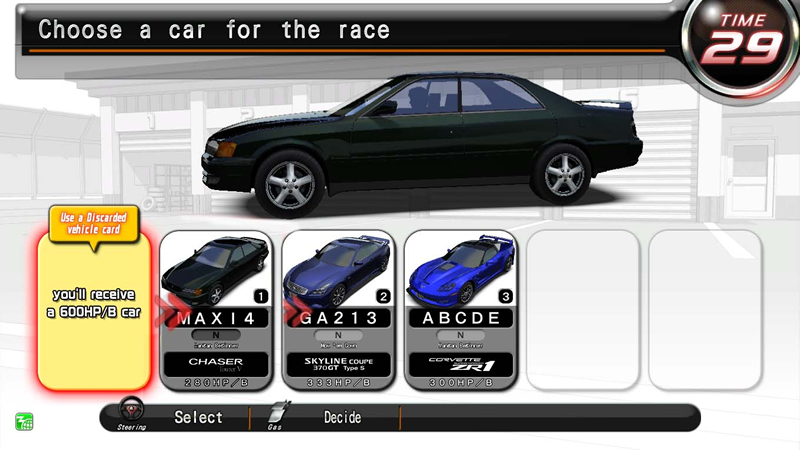Choose the ABCDE Corvette ZR1 card
The image size is (800, 450).
pyautogui.click(x=460, y=310)
